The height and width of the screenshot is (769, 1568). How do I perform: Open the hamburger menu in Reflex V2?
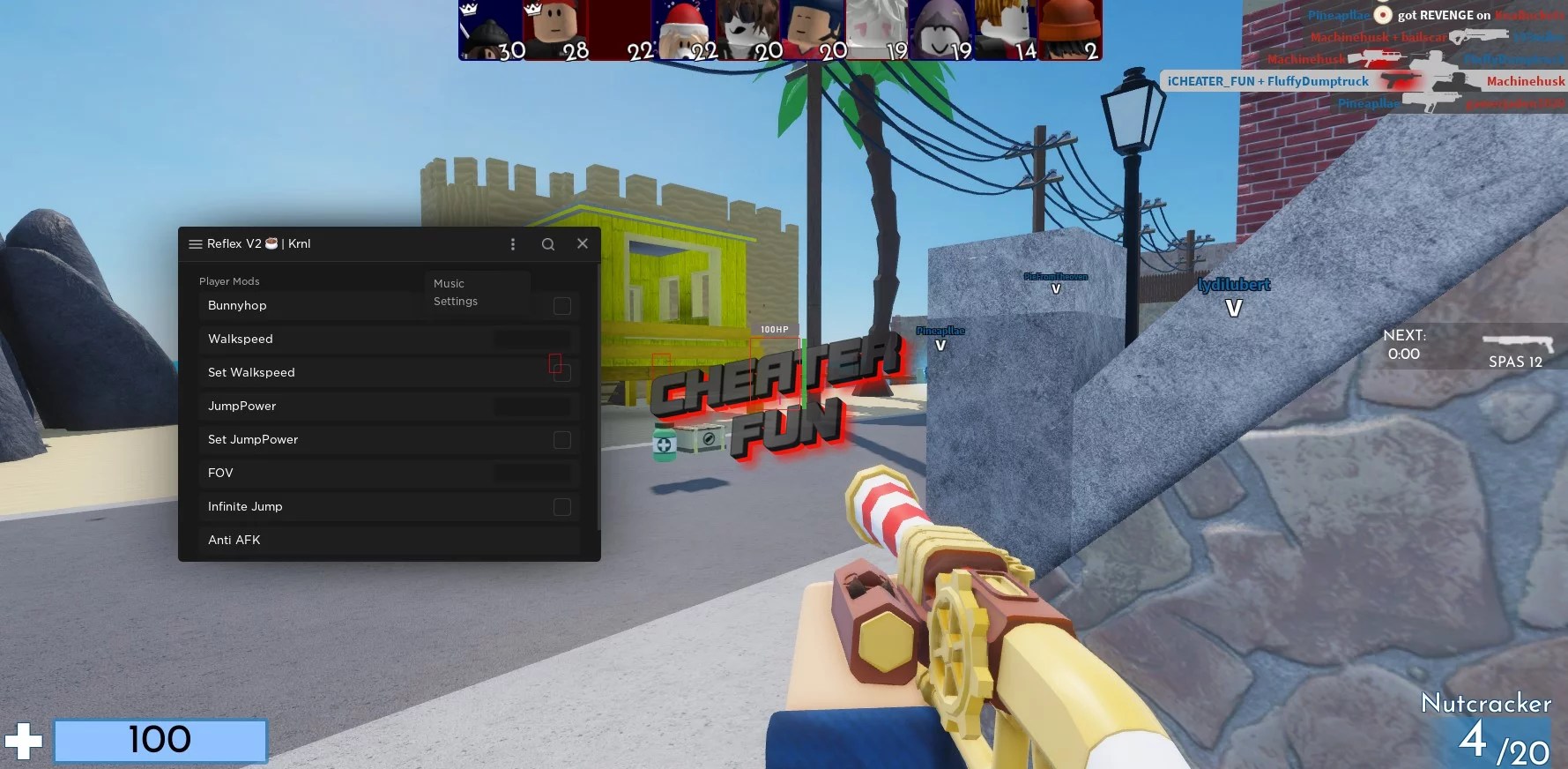coord(195,243)
